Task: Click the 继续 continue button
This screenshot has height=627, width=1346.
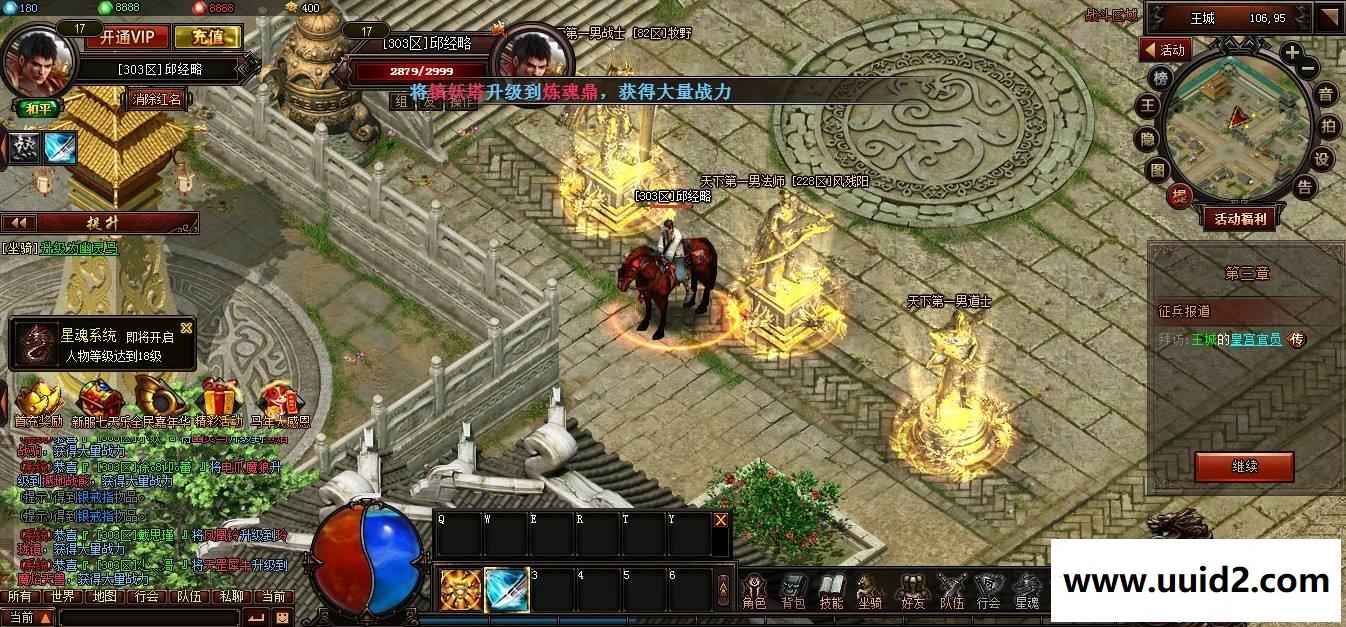Action: tap(1244, 466)
